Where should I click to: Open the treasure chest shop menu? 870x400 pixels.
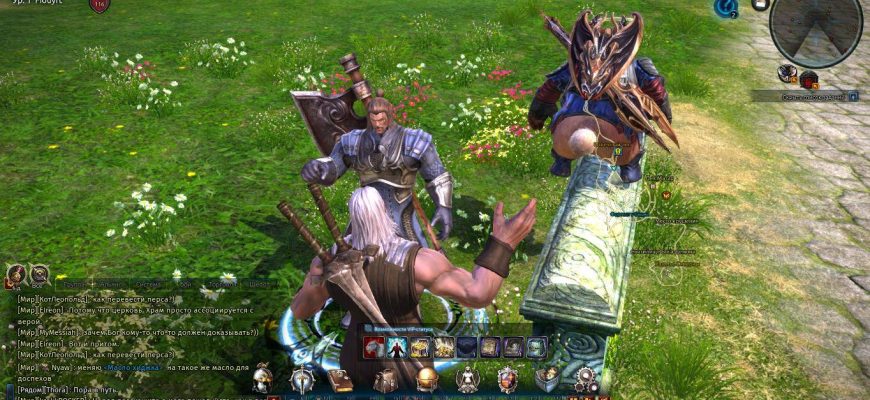pyautogui.click(x=546, y=379)
